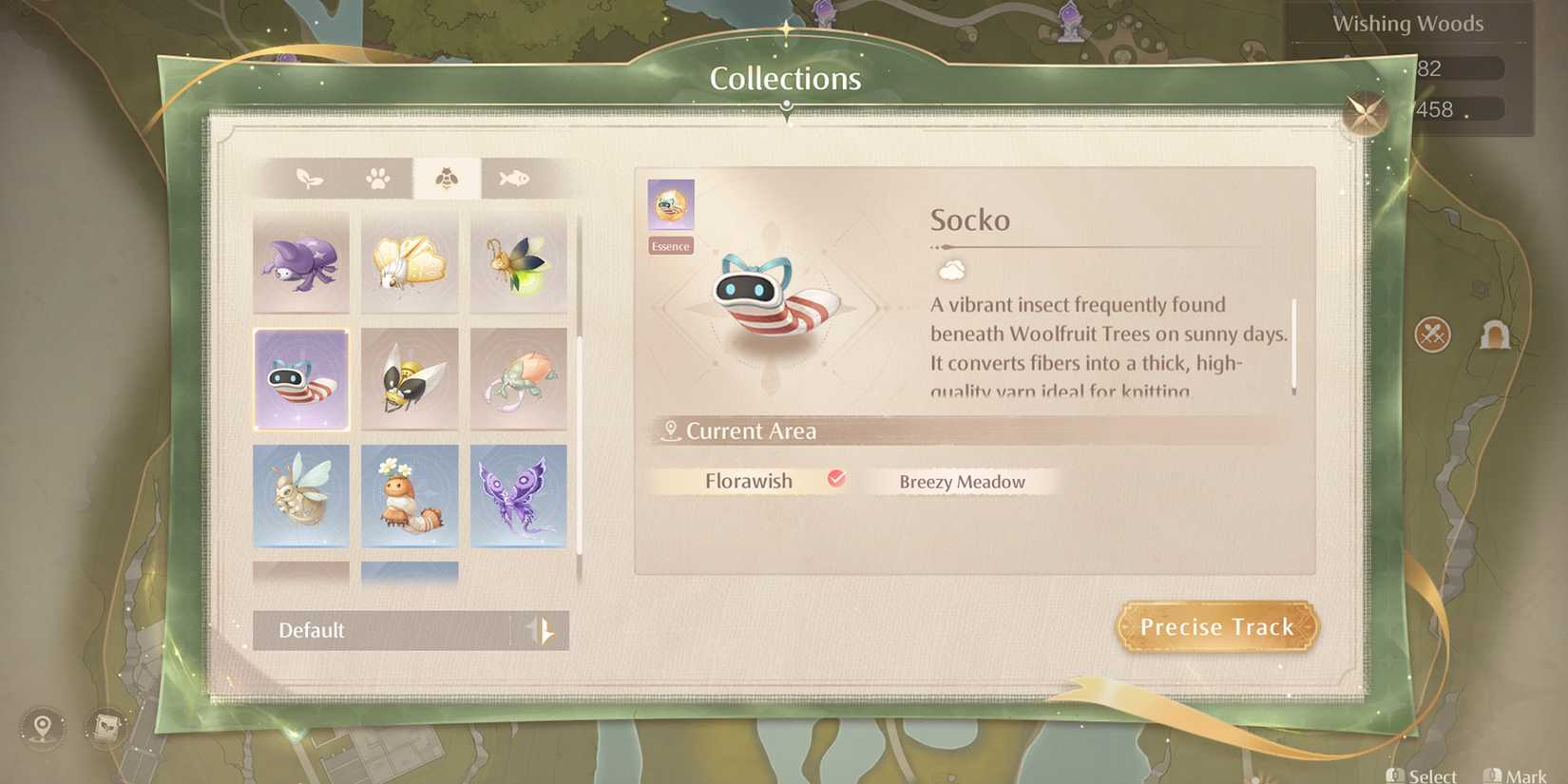
Task: Enable tracking for the Socko entry thumbnail
Action: click(x=301, y=379)
